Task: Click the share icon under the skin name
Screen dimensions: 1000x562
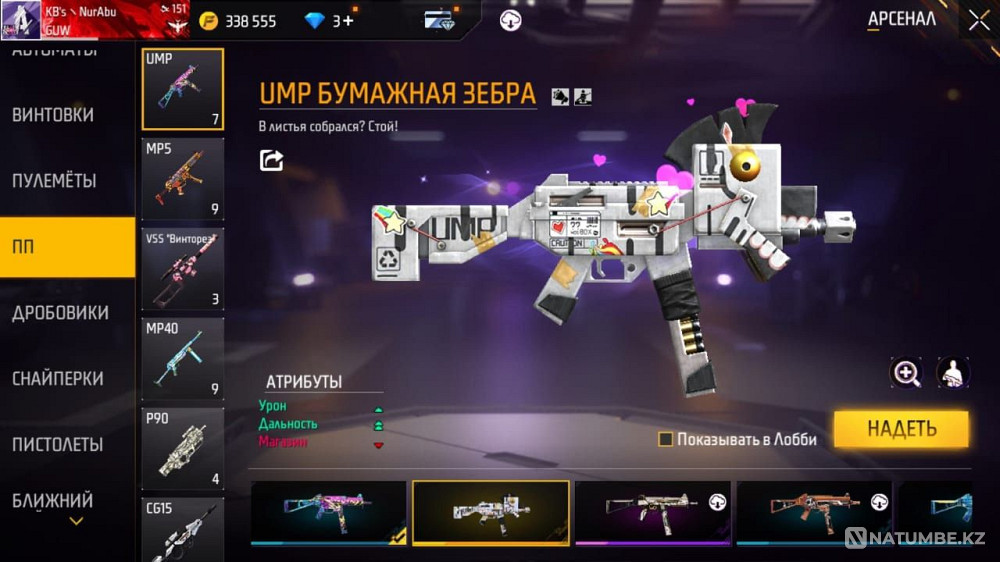Action: (x=271, y=160)
